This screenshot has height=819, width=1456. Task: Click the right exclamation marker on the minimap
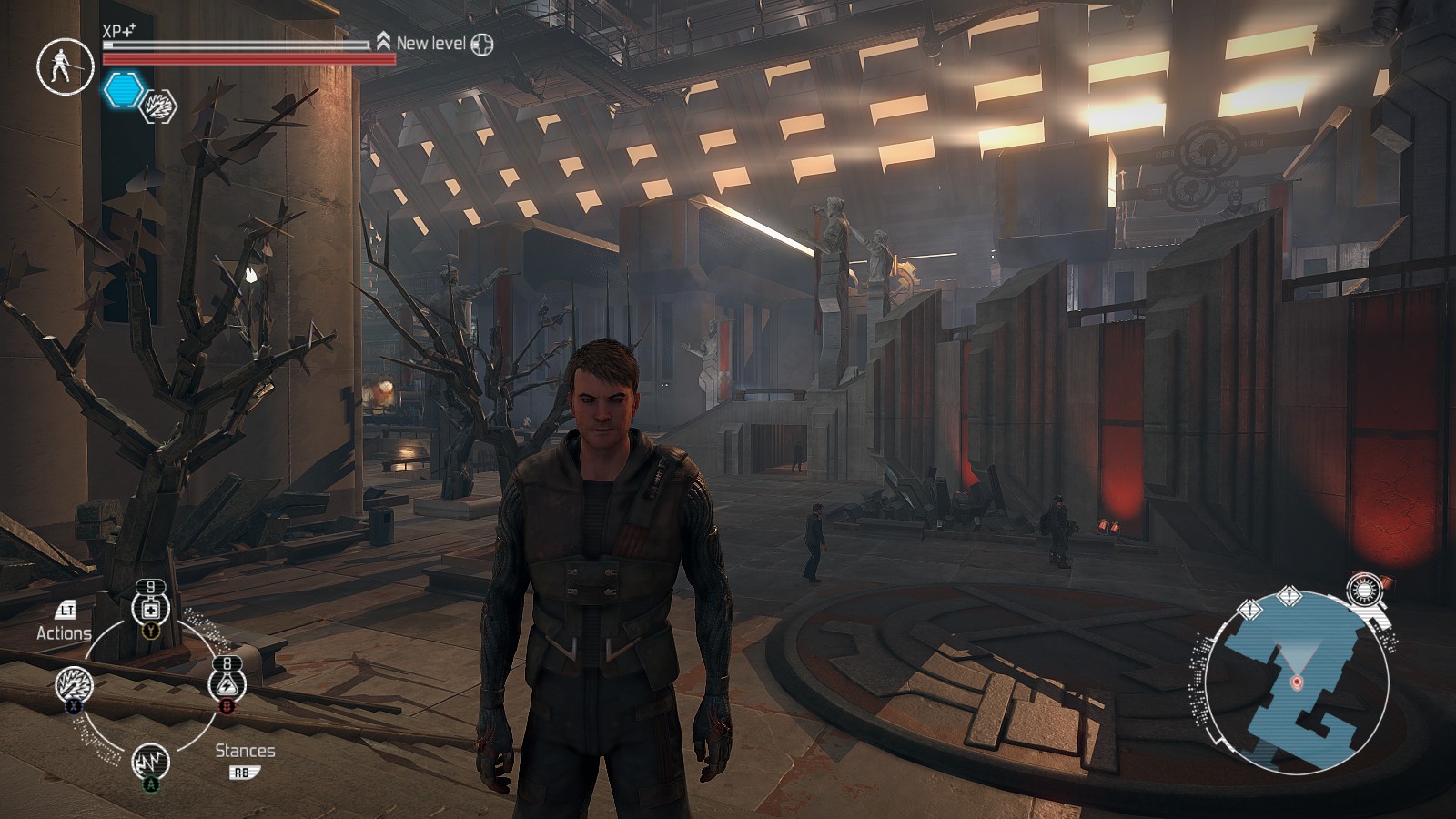pos(1289,595)
